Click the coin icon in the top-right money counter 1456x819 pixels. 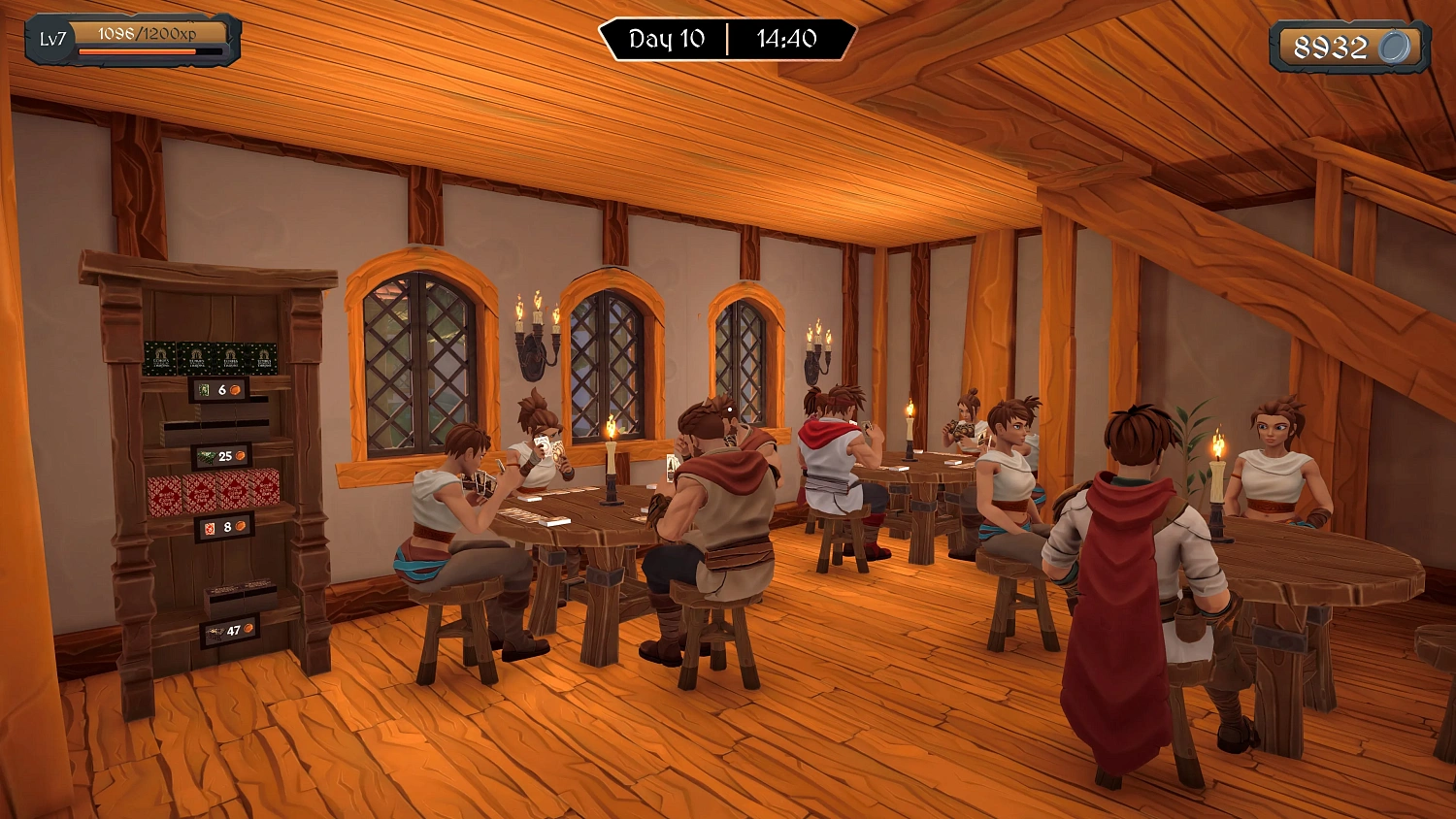click(x=1395, y=47)
